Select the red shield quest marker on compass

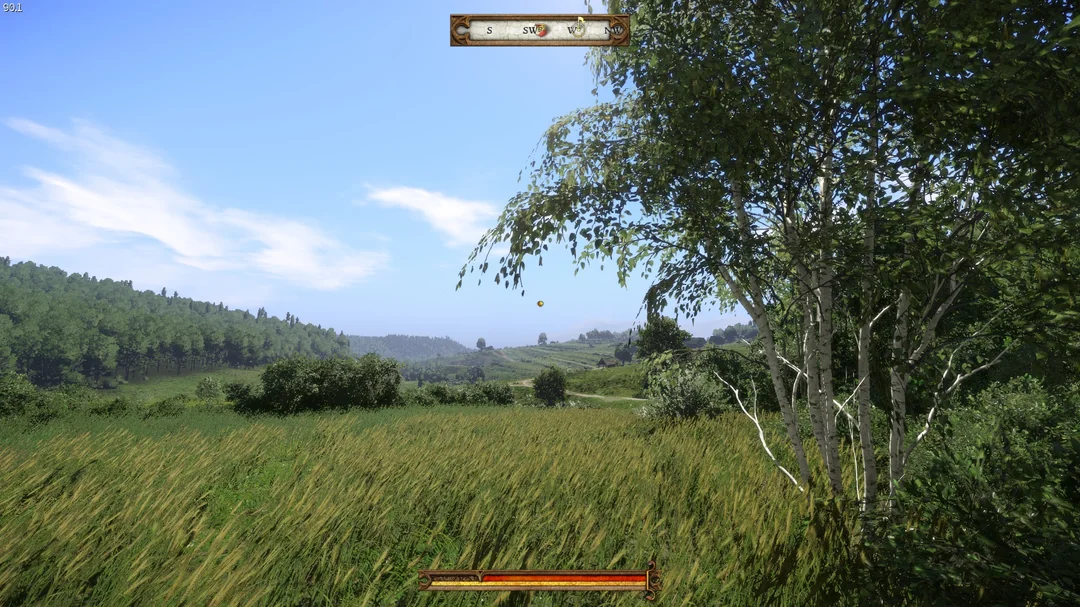coord(541,30)
